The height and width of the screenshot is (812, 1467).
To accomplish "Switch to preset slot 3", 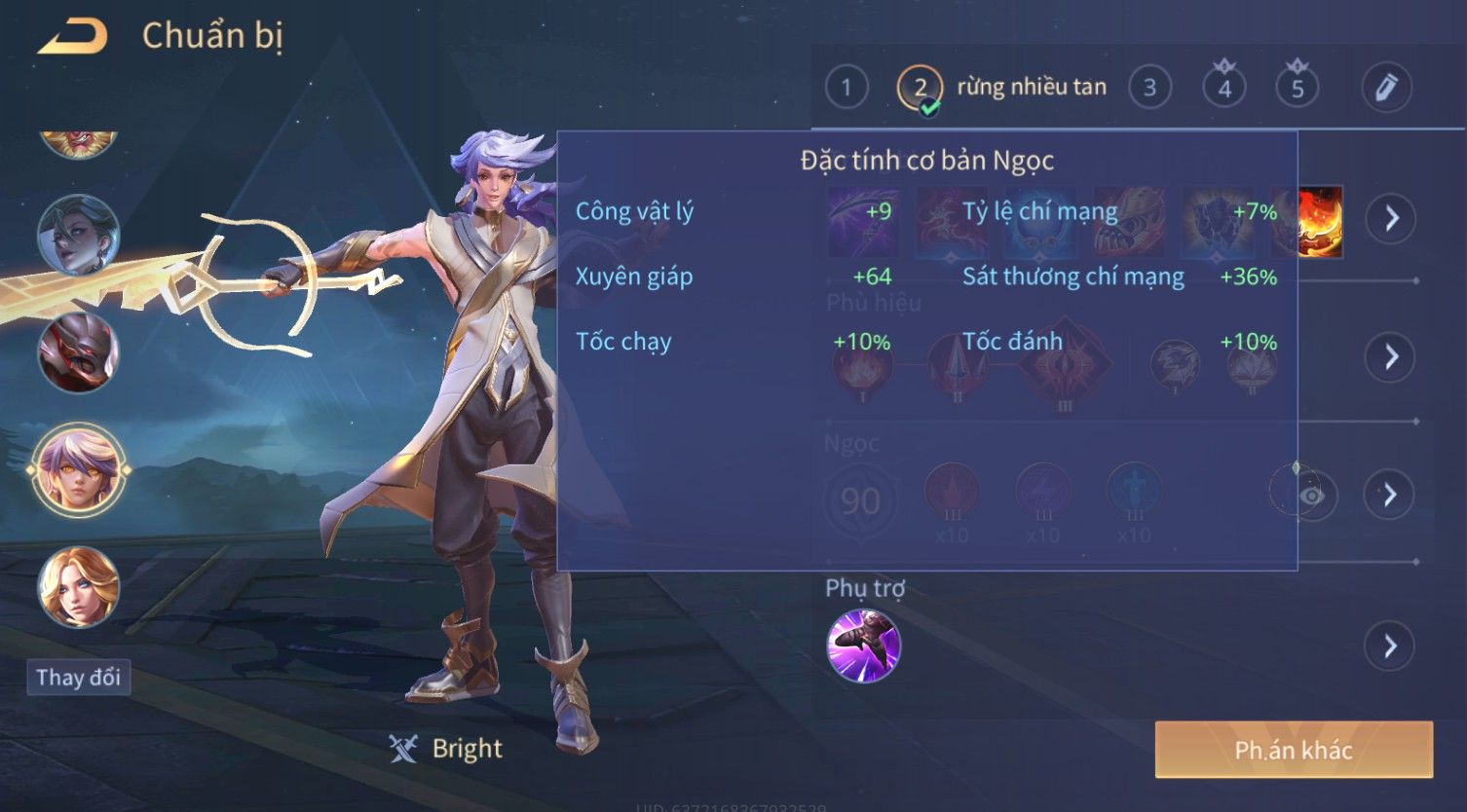I will point(1149,88).
